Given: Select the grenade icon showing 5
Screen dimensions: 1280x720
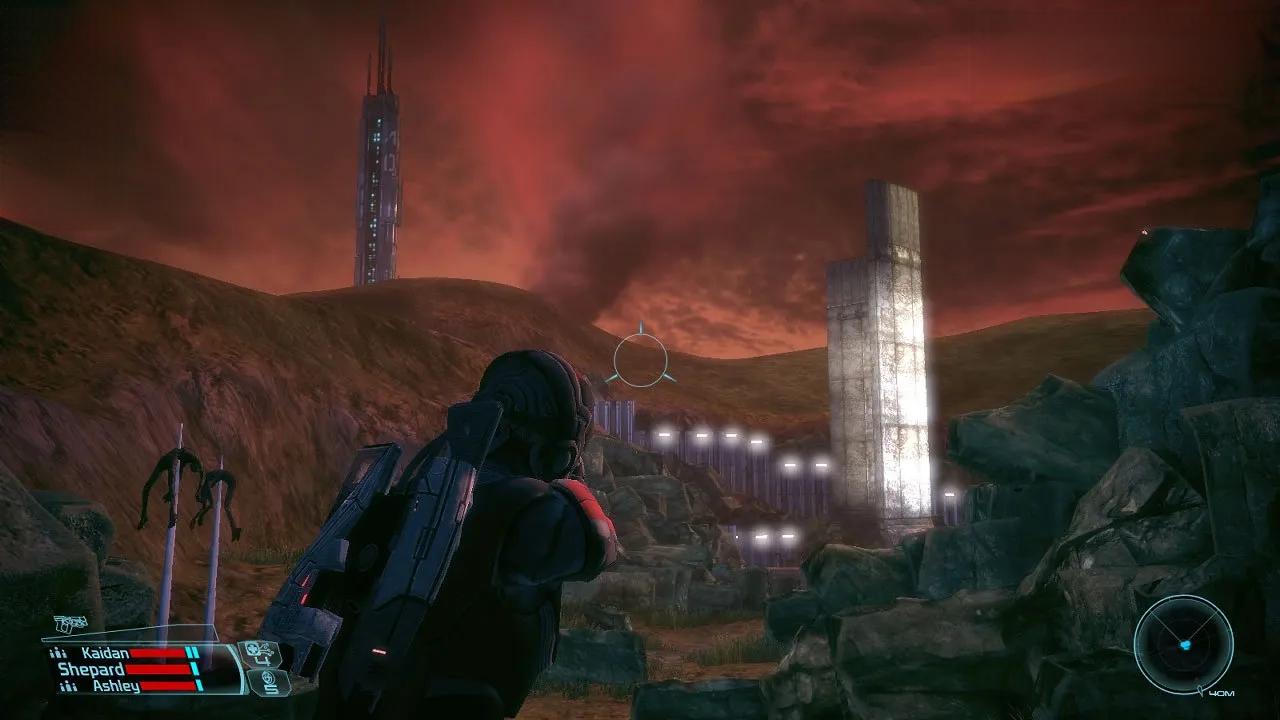Looking at the screenshot, I should (268, 683).
